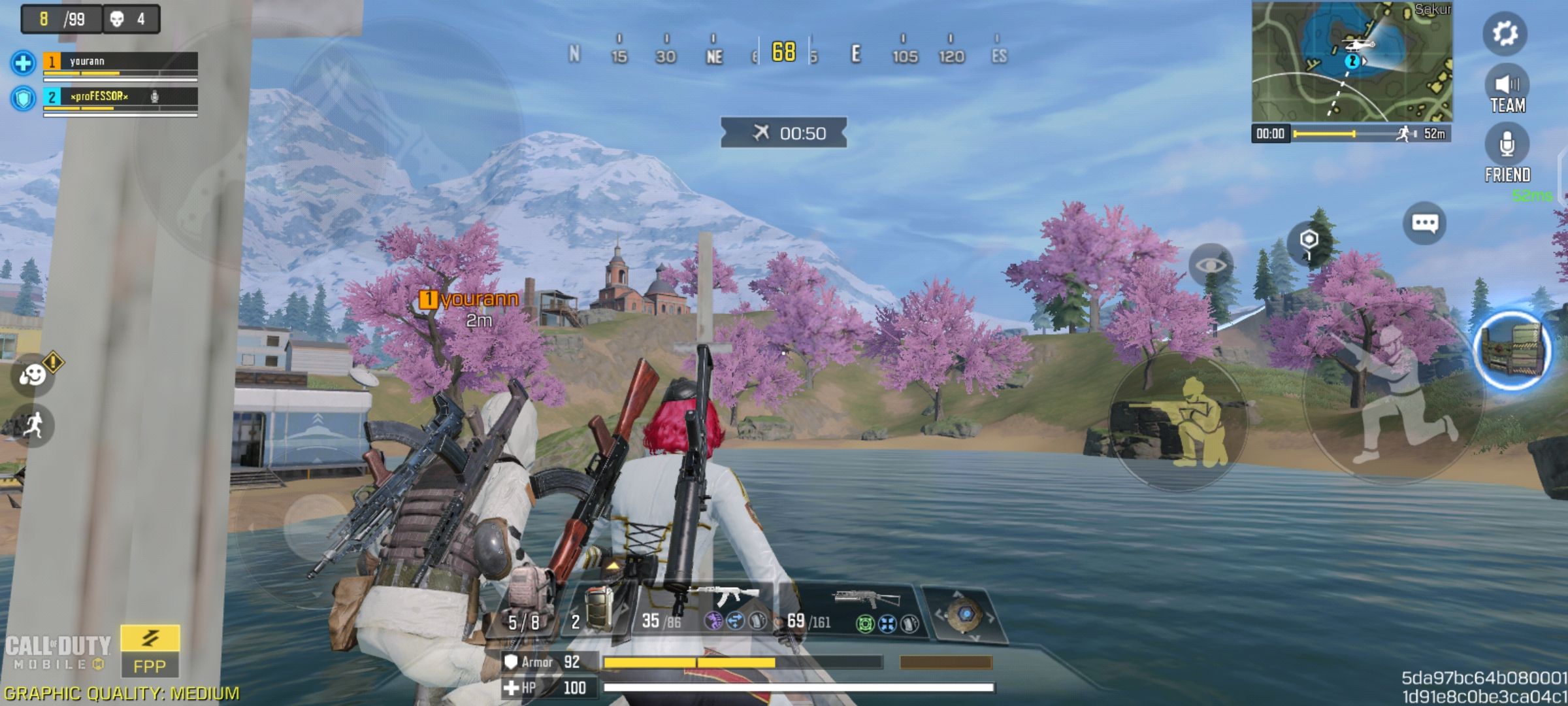Open the throwable selector wheel
Screen dimensions: 1568x706
964,614
